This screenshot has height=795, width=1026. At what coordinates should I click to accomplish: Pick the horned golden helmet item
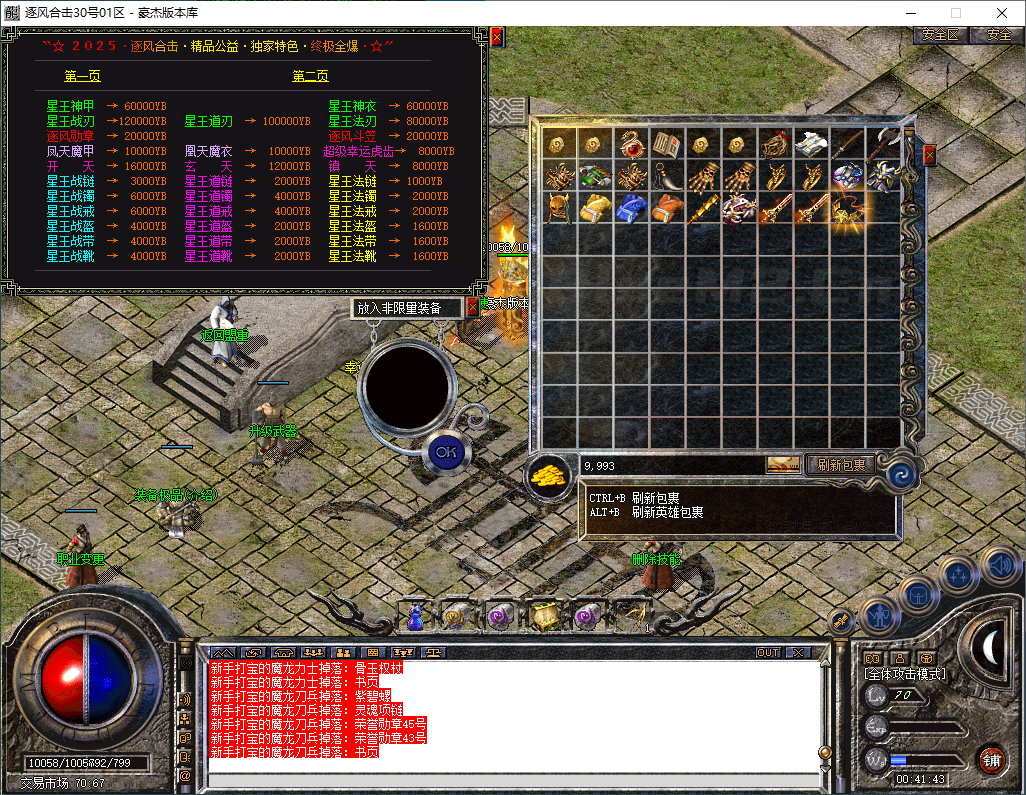[x=559, y=209]
